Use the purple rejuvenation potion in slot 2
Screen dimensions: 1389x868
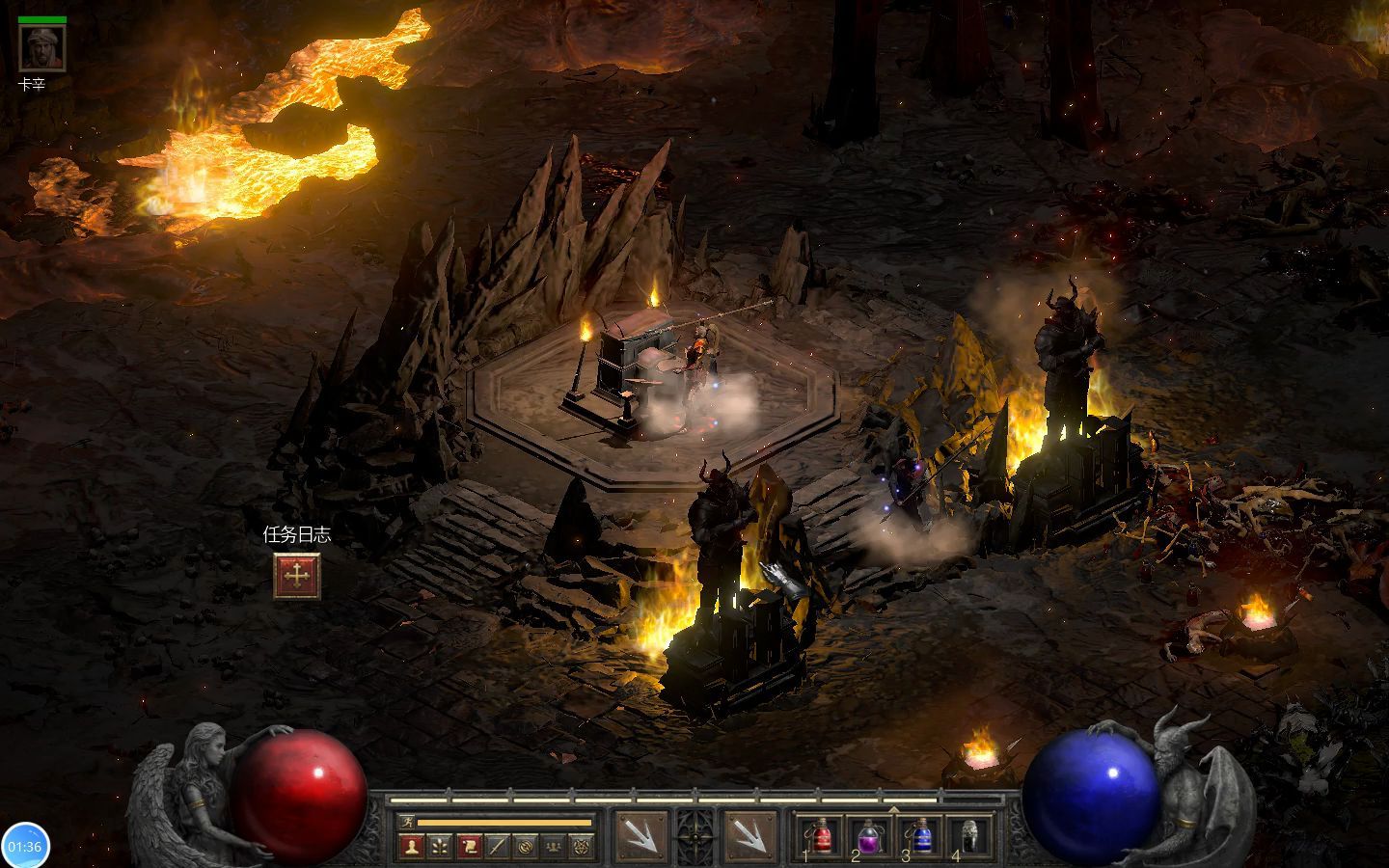pos(871,835)
